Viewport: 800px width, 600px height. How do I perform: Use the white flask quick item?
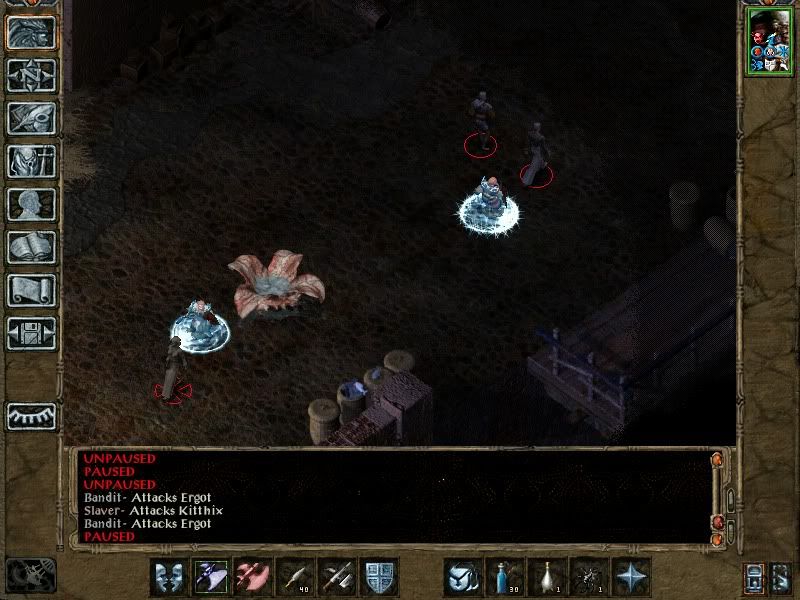tap(548, 577)
